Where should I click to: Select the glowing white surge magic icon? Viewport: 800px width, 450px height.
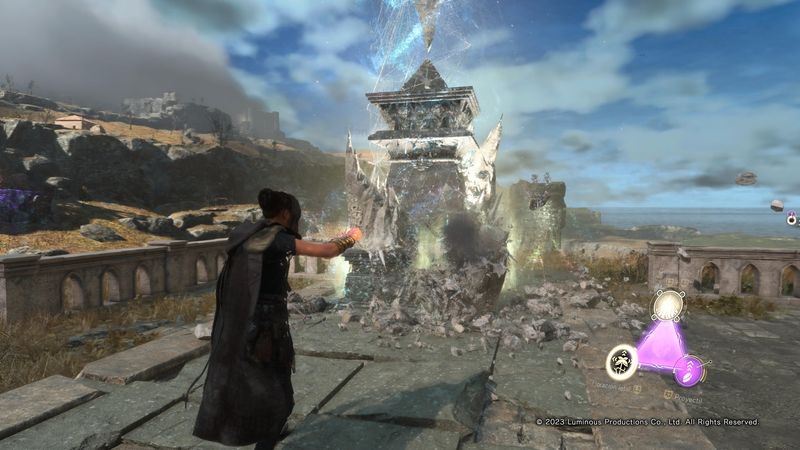pyautogui.click(x=667, y=304)
